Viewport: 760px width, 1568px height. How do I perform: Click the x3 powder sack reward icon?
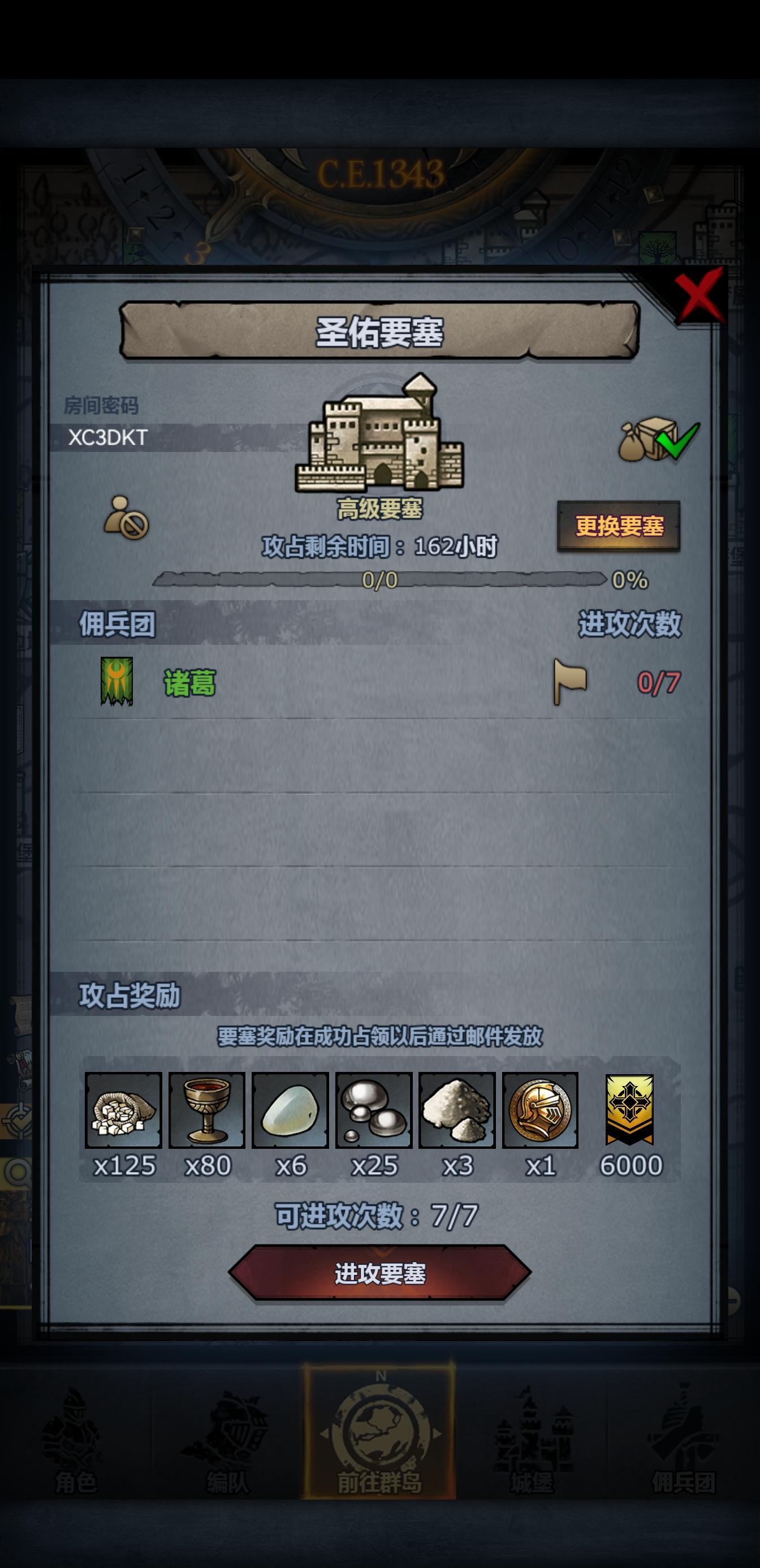pos(457,1109)
